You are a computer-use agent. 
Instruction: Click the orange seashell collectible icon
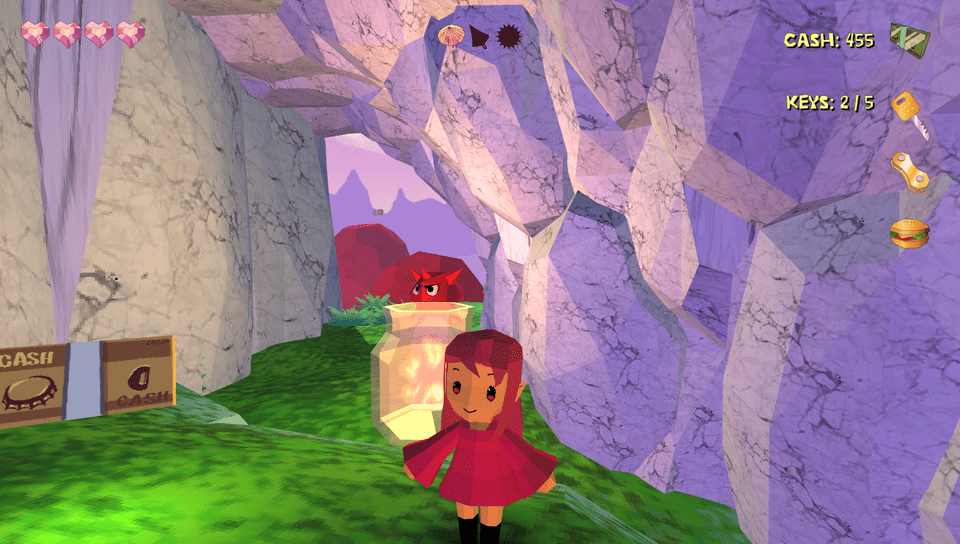tap(450, 35)
